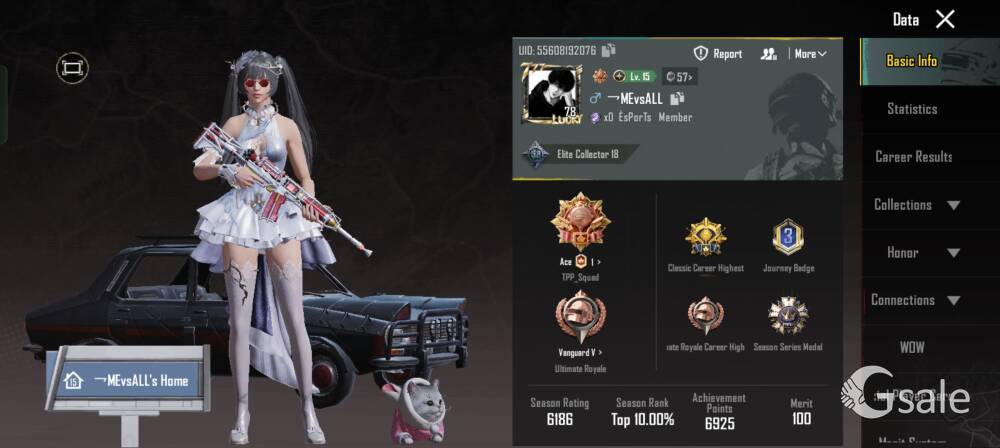Switch to the Statistics tab
This screenshot has width=1000, height=448.
pyautogui.click(x=912, y=108)
